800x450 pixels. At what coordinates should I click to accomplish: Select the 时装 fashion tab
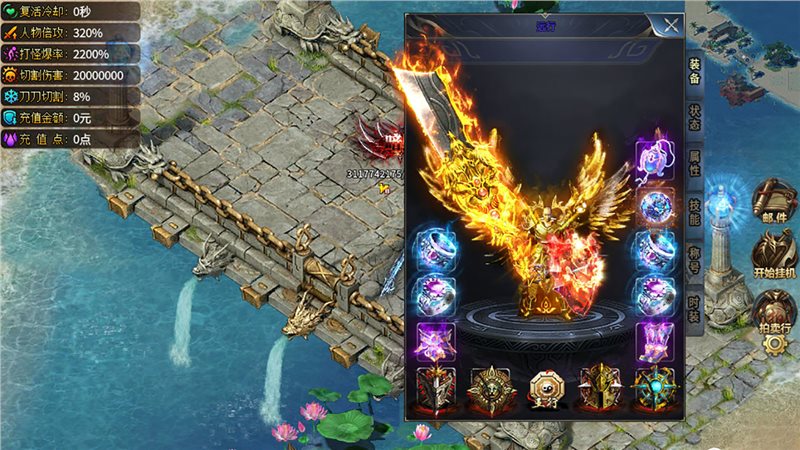tap(693, 301)
